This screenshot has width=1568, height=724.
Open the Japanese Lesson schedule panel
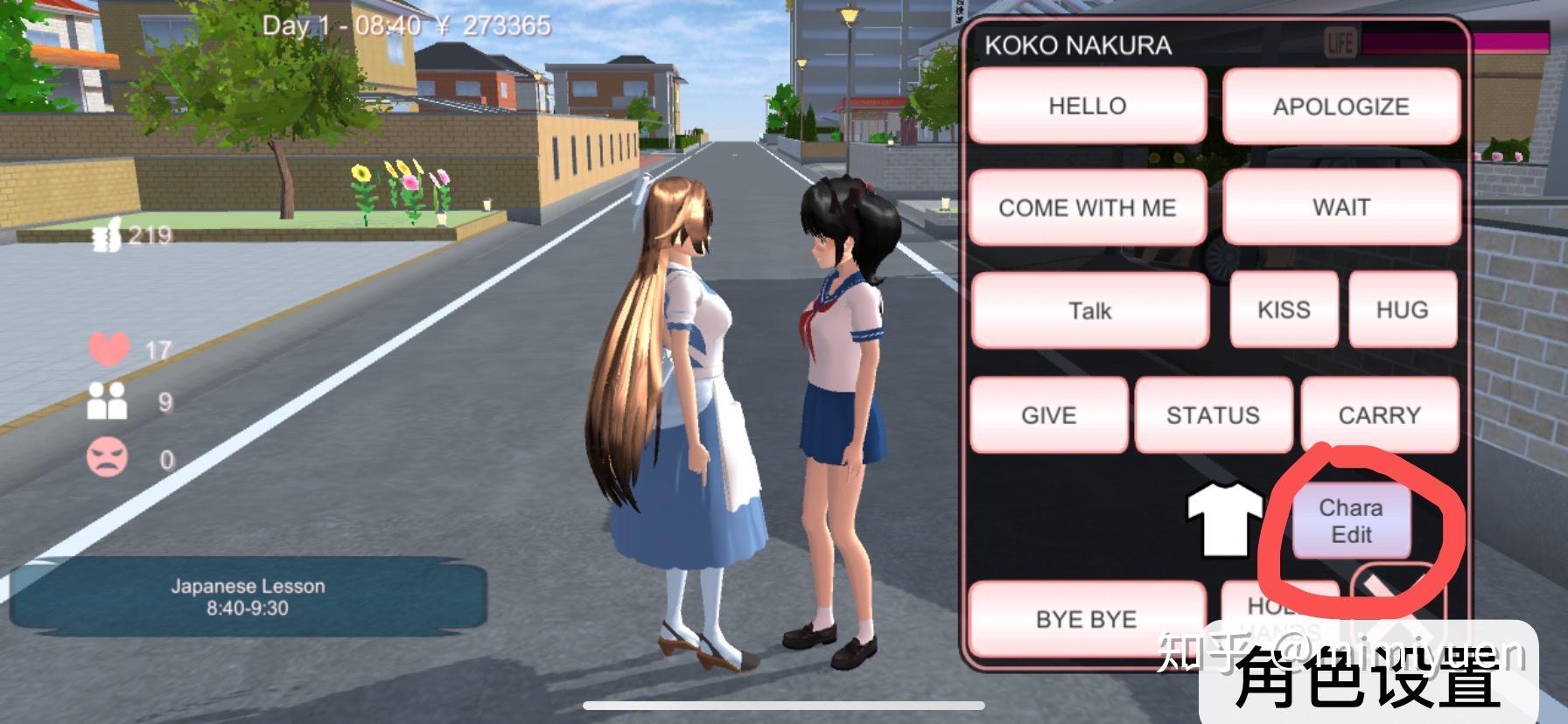click(x=248, y=597)
